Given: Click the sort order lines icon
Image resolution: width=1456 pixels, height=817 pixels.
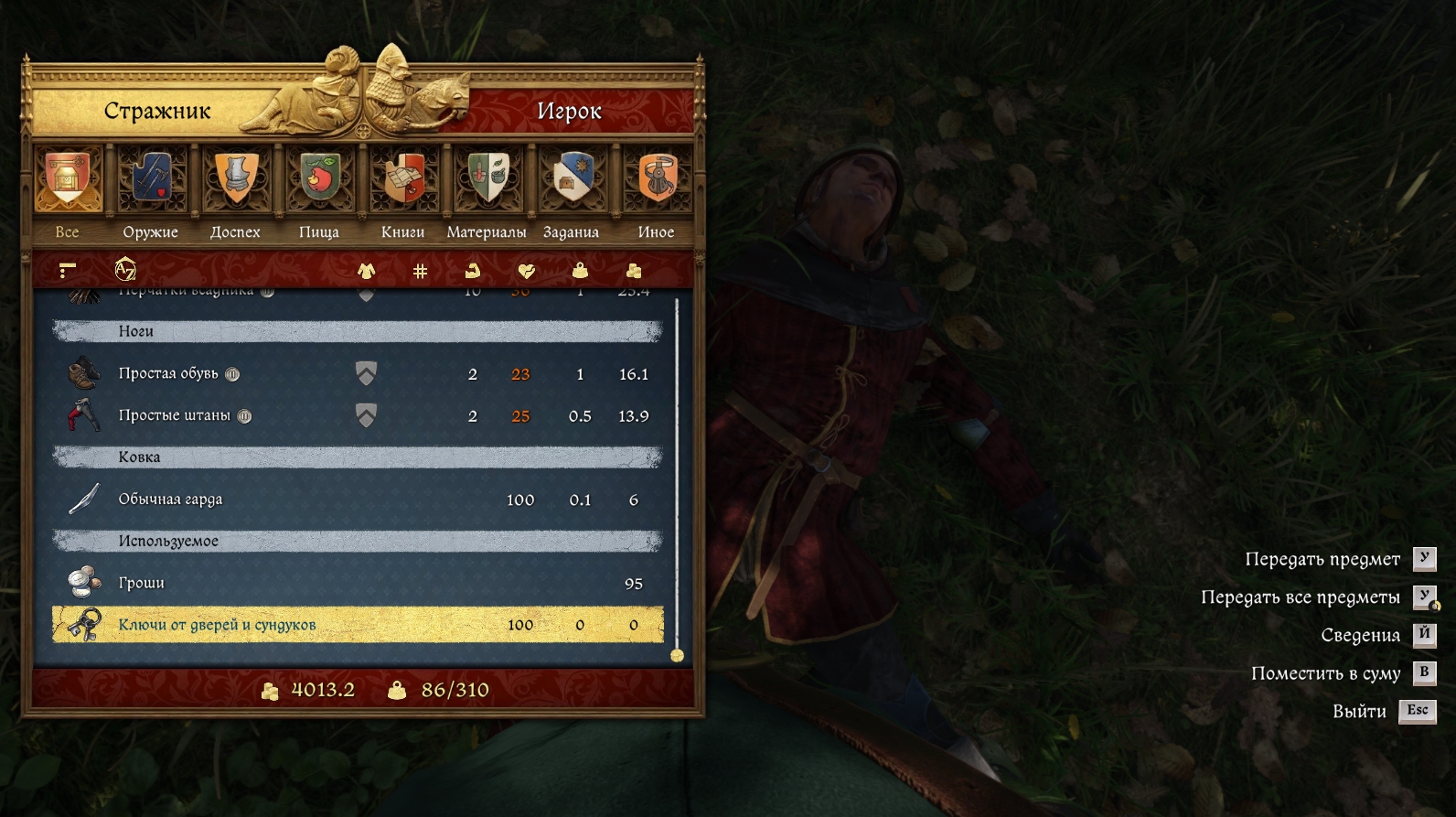Looking at the screenshot, I should pyautogui.click(x=67, y=270).
